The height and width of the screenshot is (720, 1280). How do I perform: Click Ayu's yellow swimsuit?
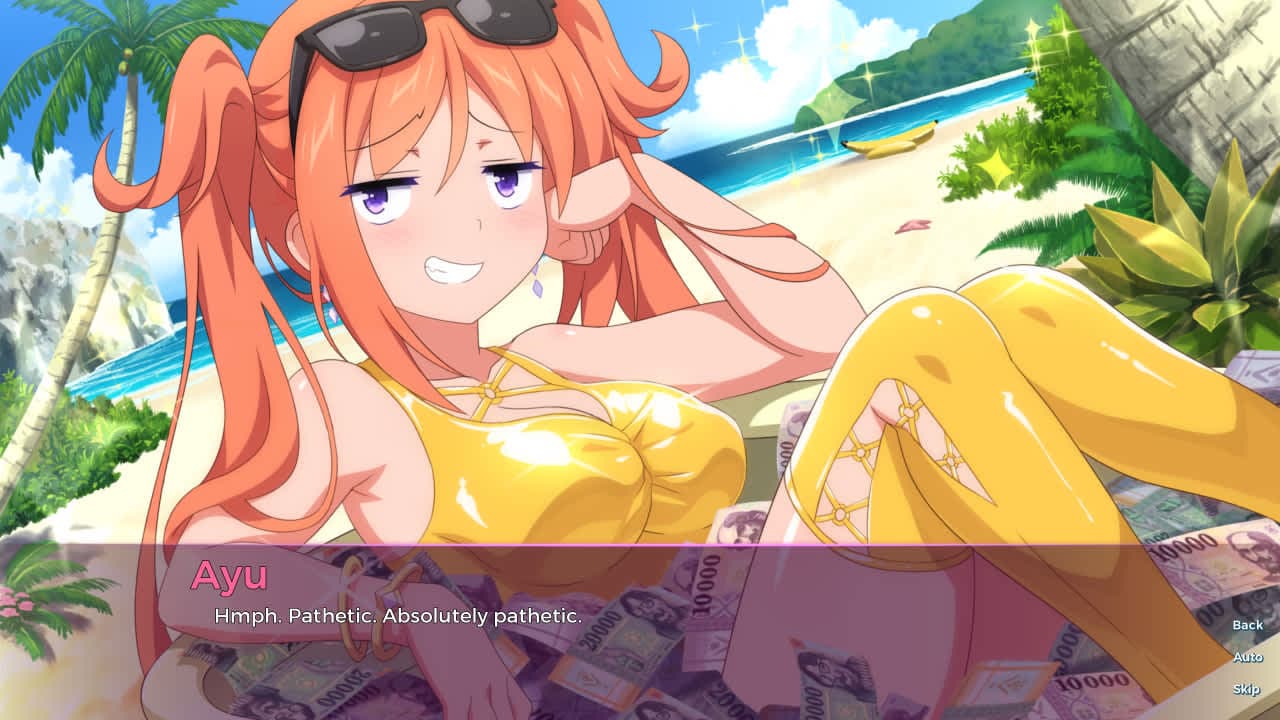tap(560, 460)
